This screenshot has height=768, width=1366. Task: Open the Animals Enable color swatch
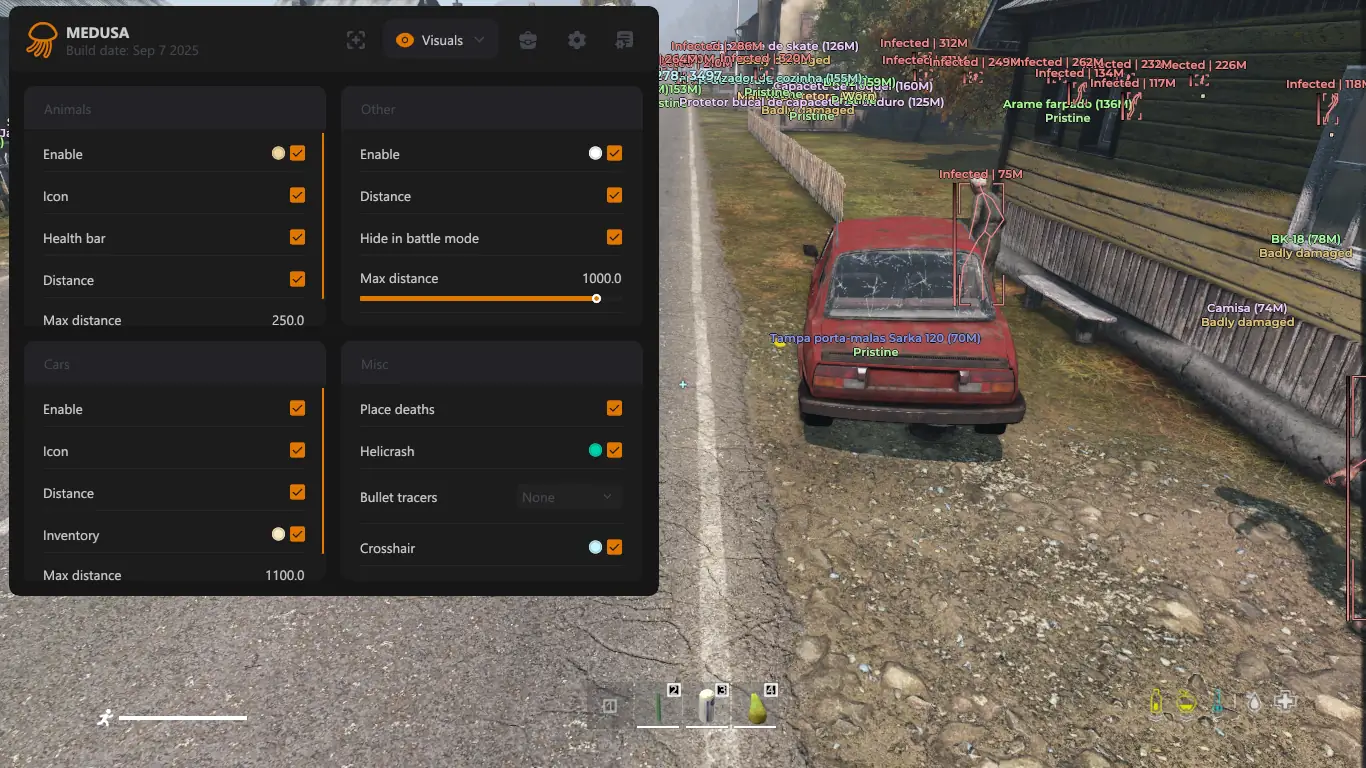pyautogui.click(x=279, y=153)
